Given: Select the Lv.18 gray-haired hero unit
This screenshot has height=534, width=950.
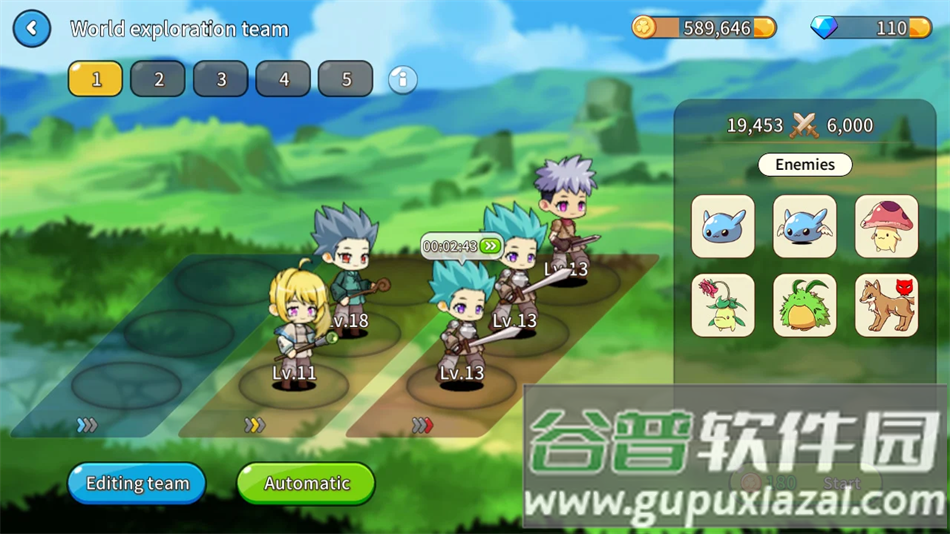Looking at the screenshot, I should [x=346, y=265].
